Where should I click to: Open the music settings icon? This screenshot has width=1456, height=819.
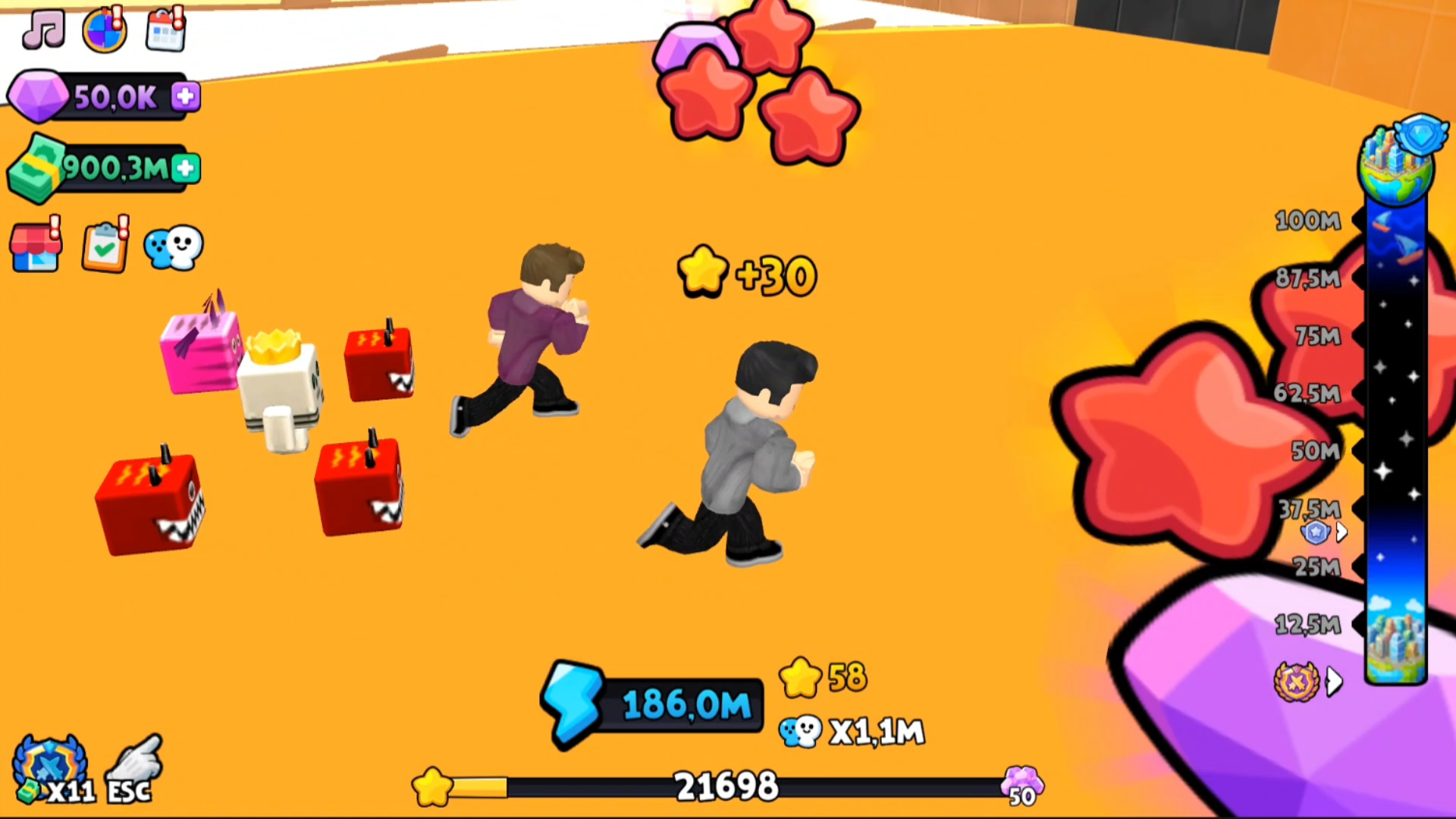[42, 30]
